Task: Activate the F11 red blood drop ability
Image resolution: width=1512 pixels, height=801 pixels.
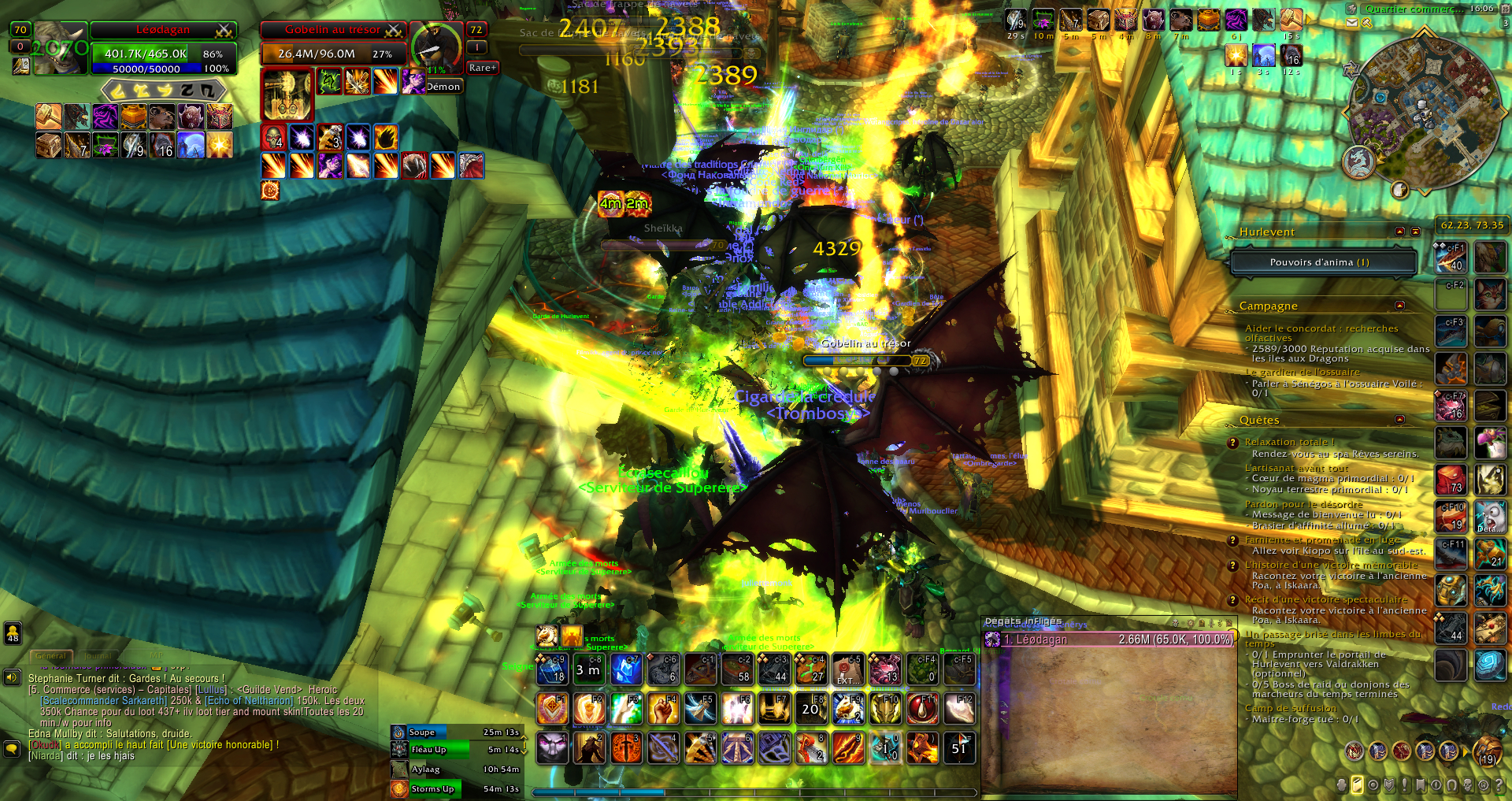Action: (922, 709)
